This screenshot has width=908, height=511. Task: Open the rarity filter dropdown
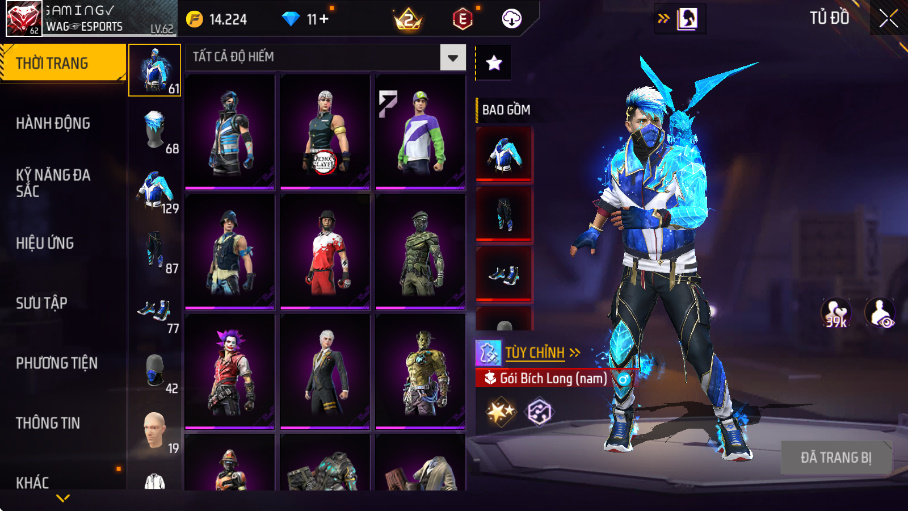pos(454,57)
